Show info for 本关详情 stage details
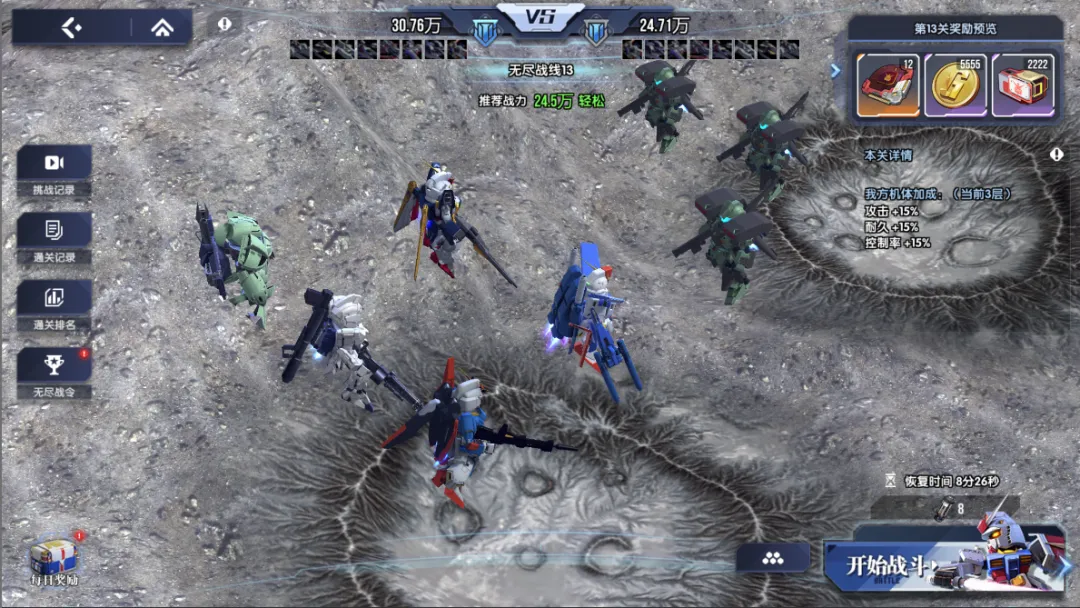Screen dimensions: 1080x608 [1056, 155]
